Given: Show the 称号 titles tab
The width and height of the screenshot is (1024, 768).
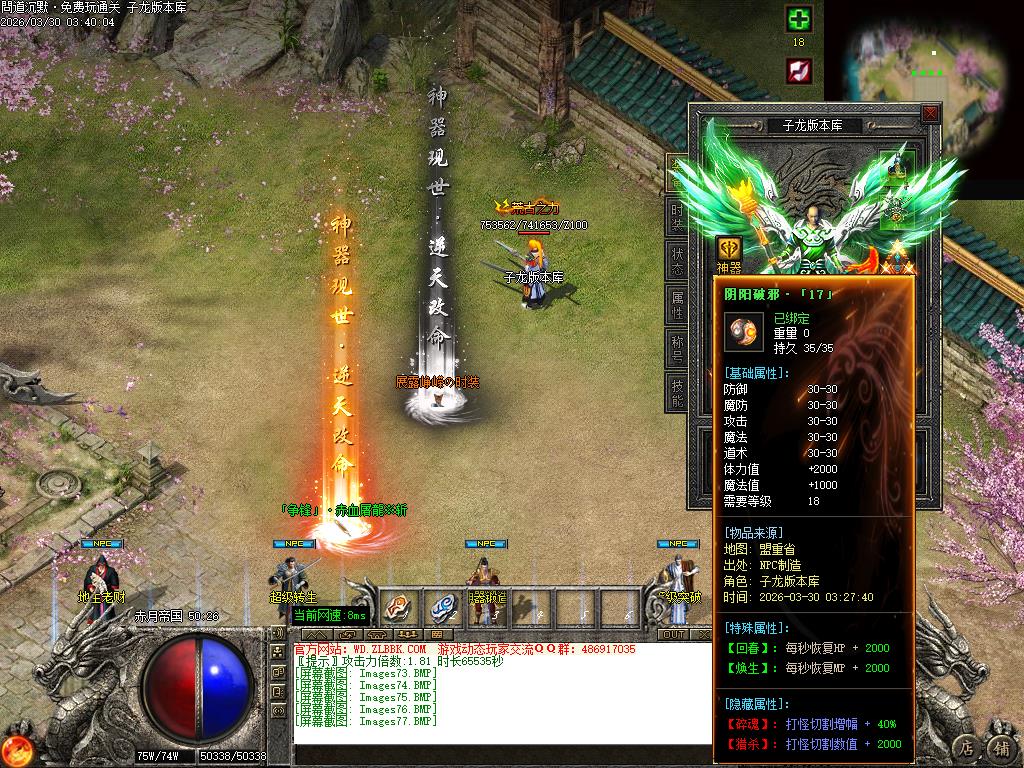Looking at the screenshot, I should (x=677, y=348).
